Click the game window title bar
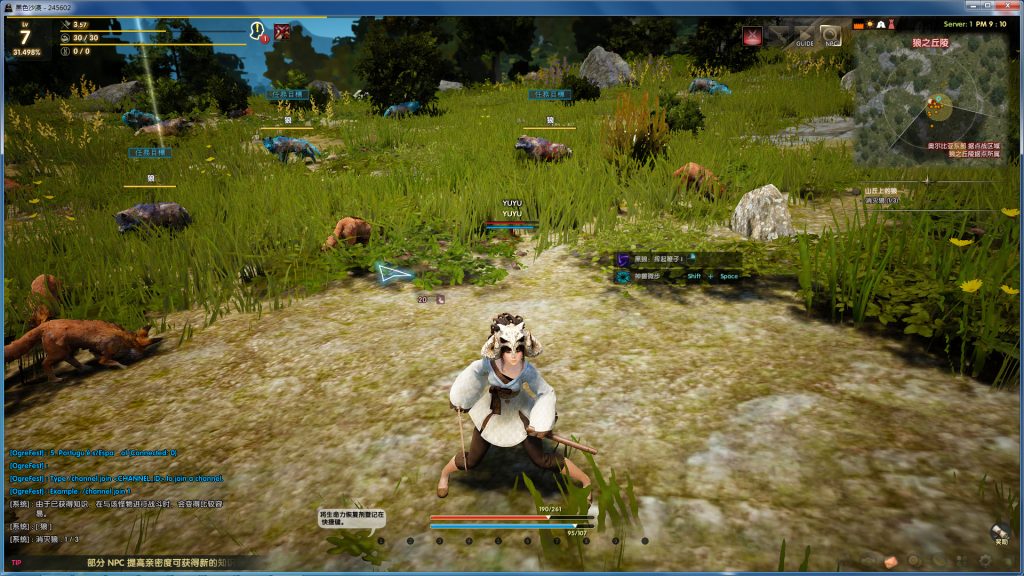This screenshot has height=576, width=1024. coord(500,7)
